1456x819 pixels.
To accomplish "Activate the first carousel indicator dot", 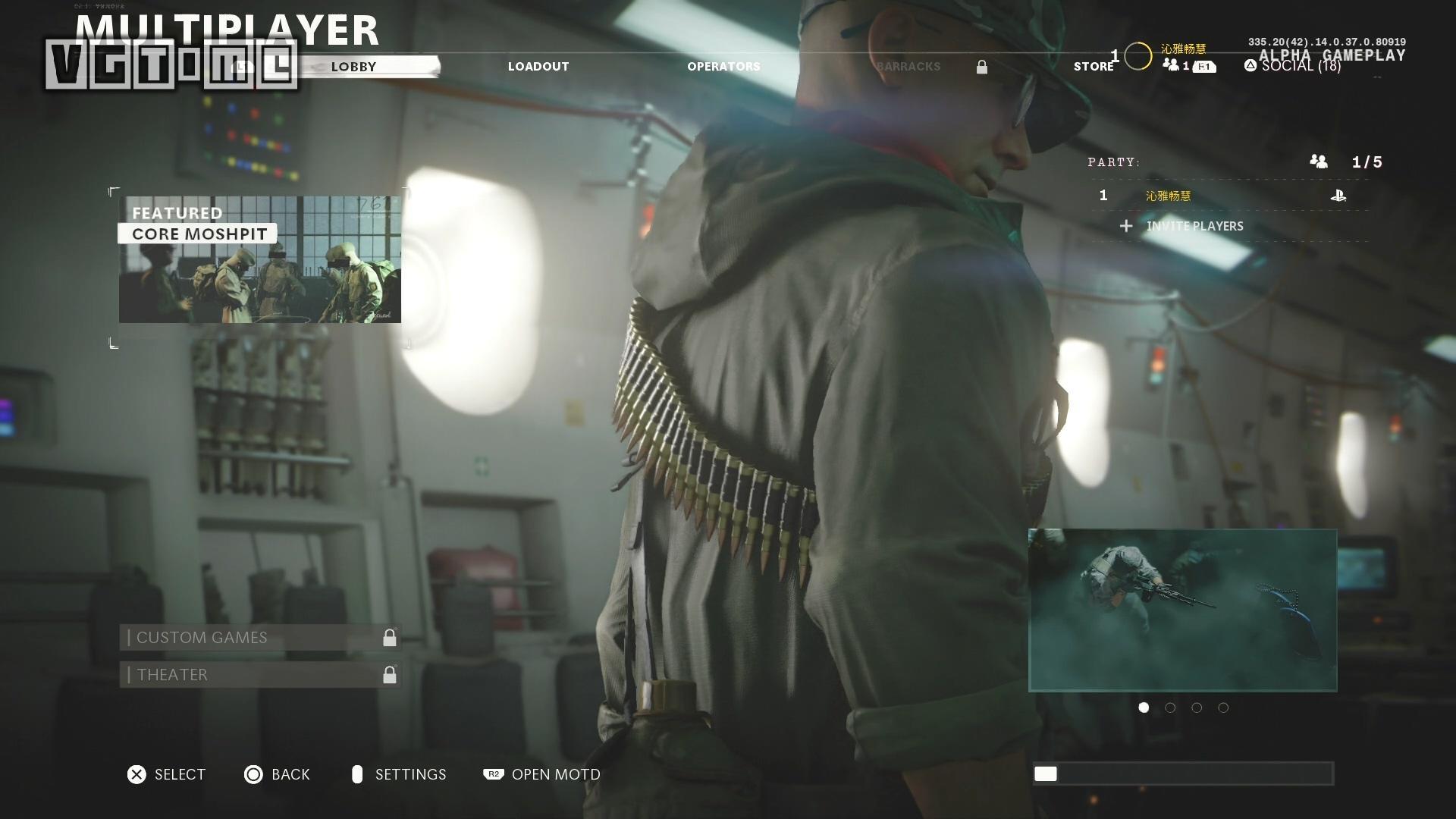I will click(1144, 708).
